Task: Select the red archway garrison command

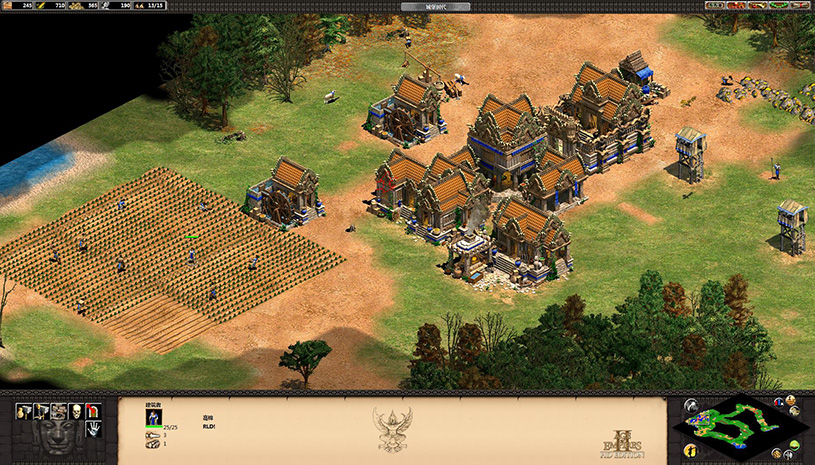Action: pyautogui.click(x=93, y=411)
